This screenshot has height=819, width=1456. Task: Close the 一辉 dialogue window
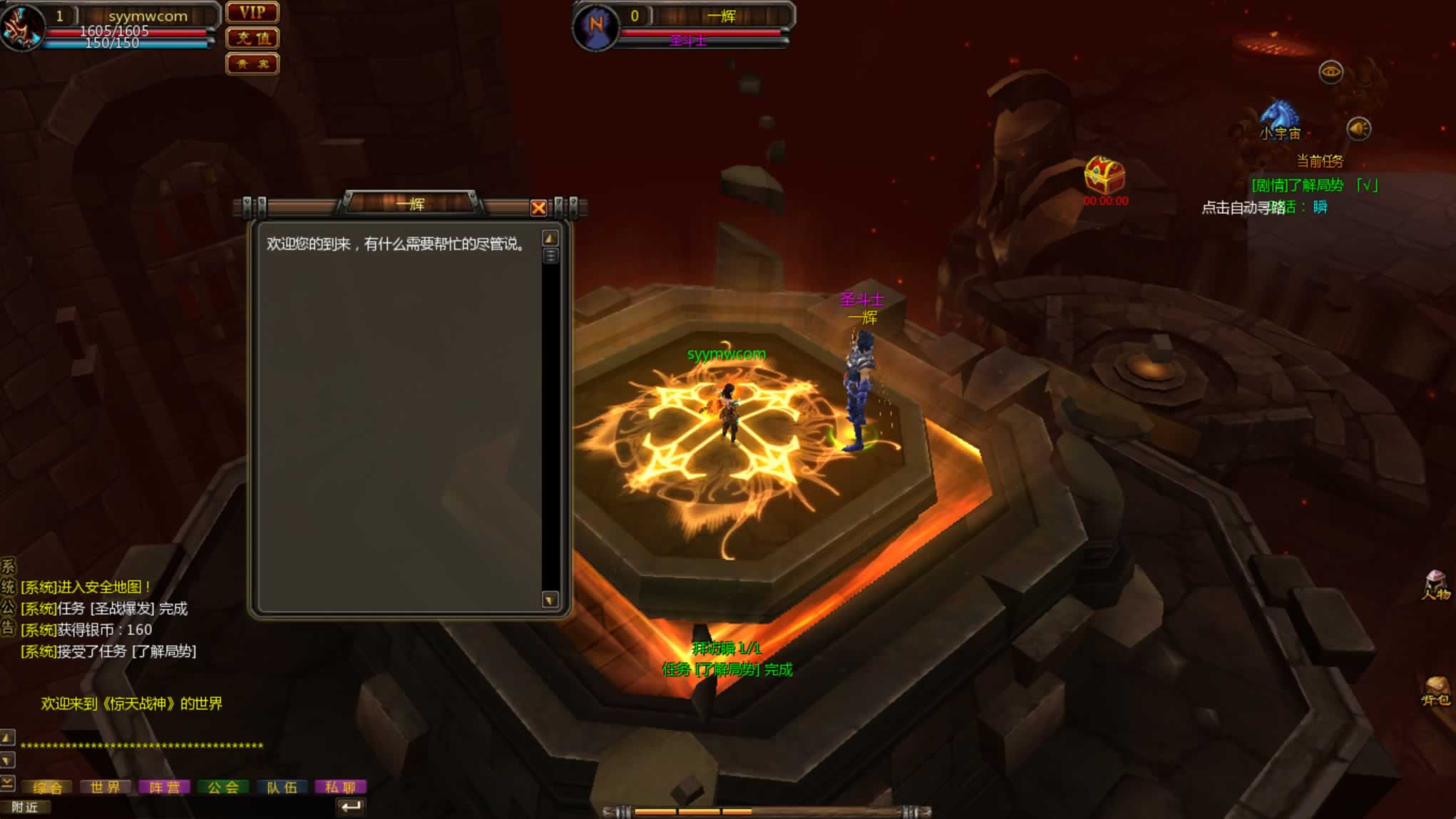click(x=538, y=207)
